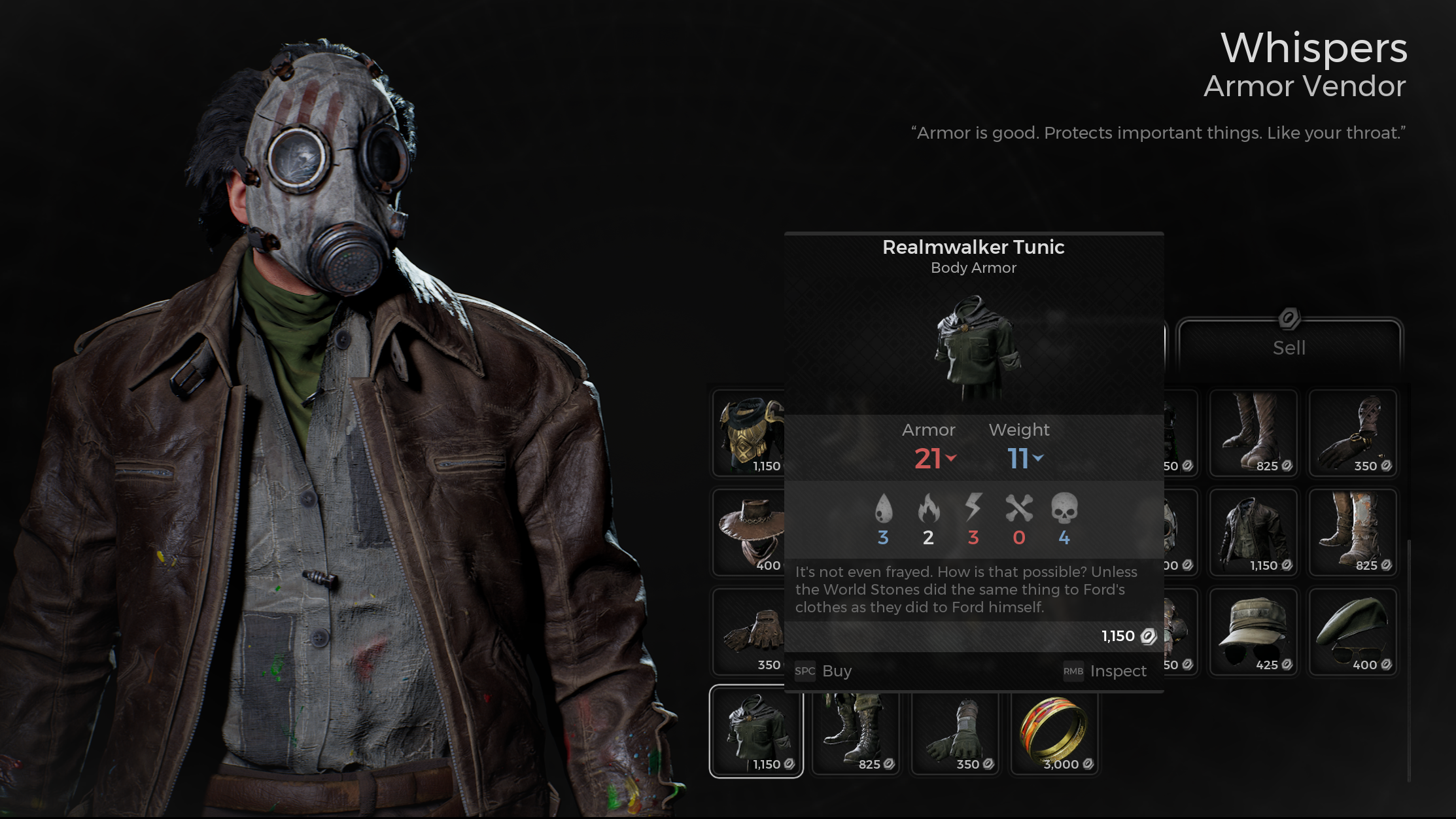Switch to the Sell tab

pyautogui.click(x=1289, y=347)
